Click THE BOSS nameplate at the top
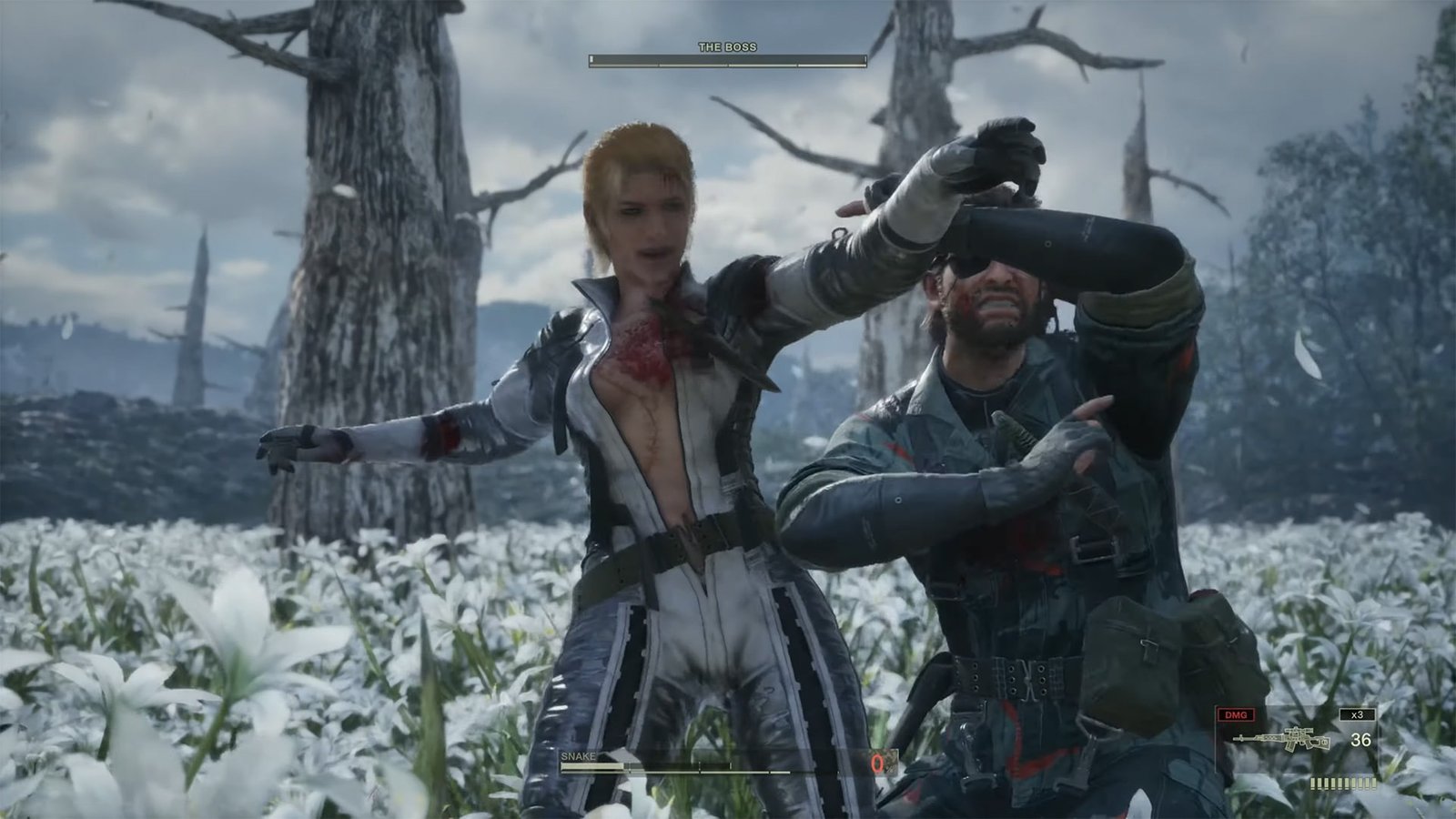Screen dimensions: 1456x819 tap(727, 46)
